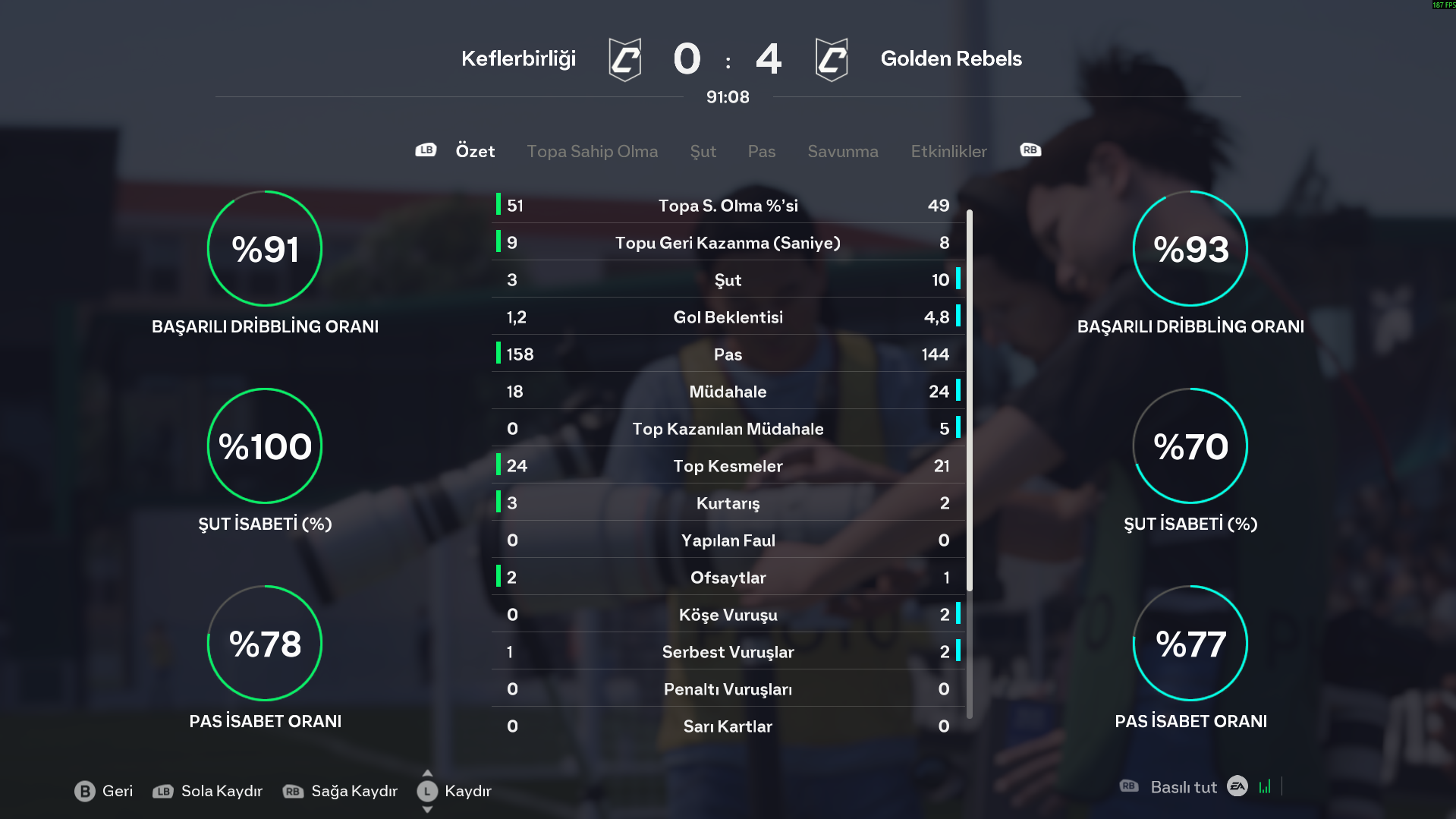Select the Gol Beklentisi stat row

click(x=728, y=317)
